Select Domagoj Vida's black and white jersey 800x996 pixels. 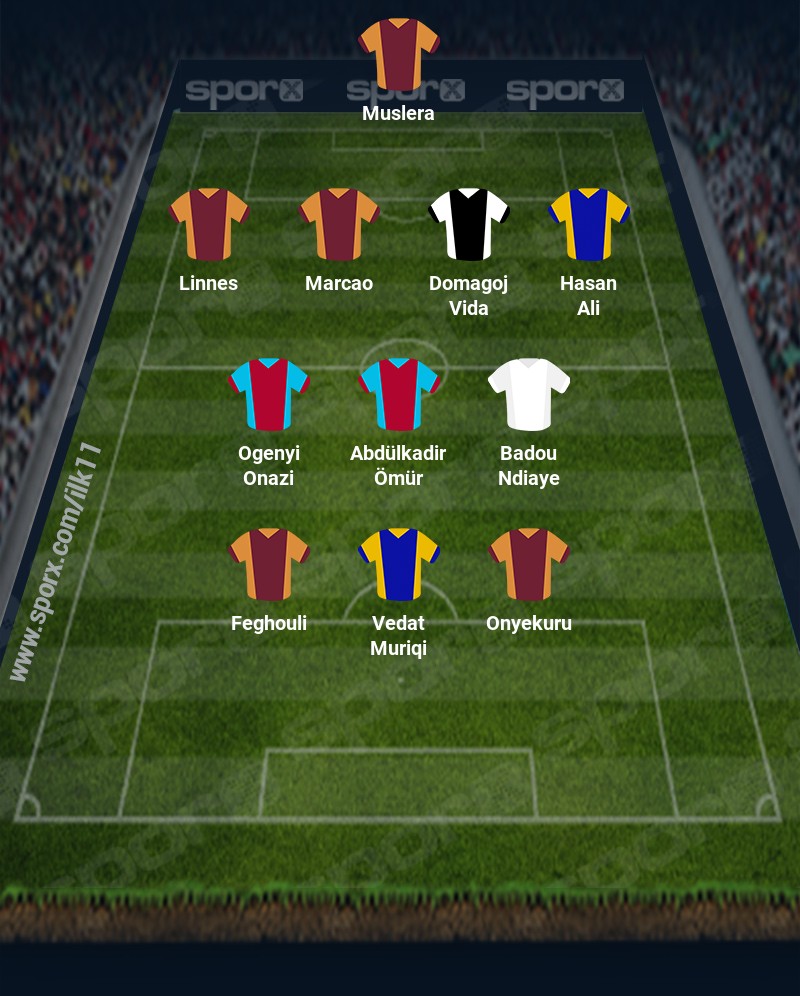pyautogui.click(x=469, y=224)
